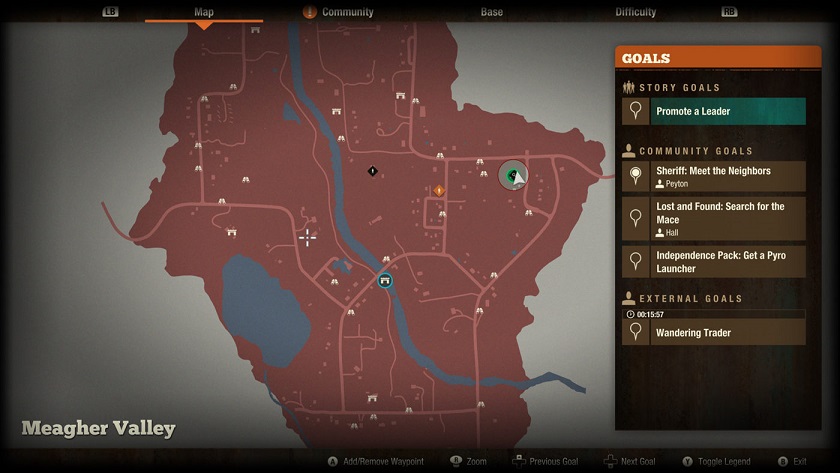The image size is (840, 473).
Task: Select the Map tab
Action: click(203, 12)
